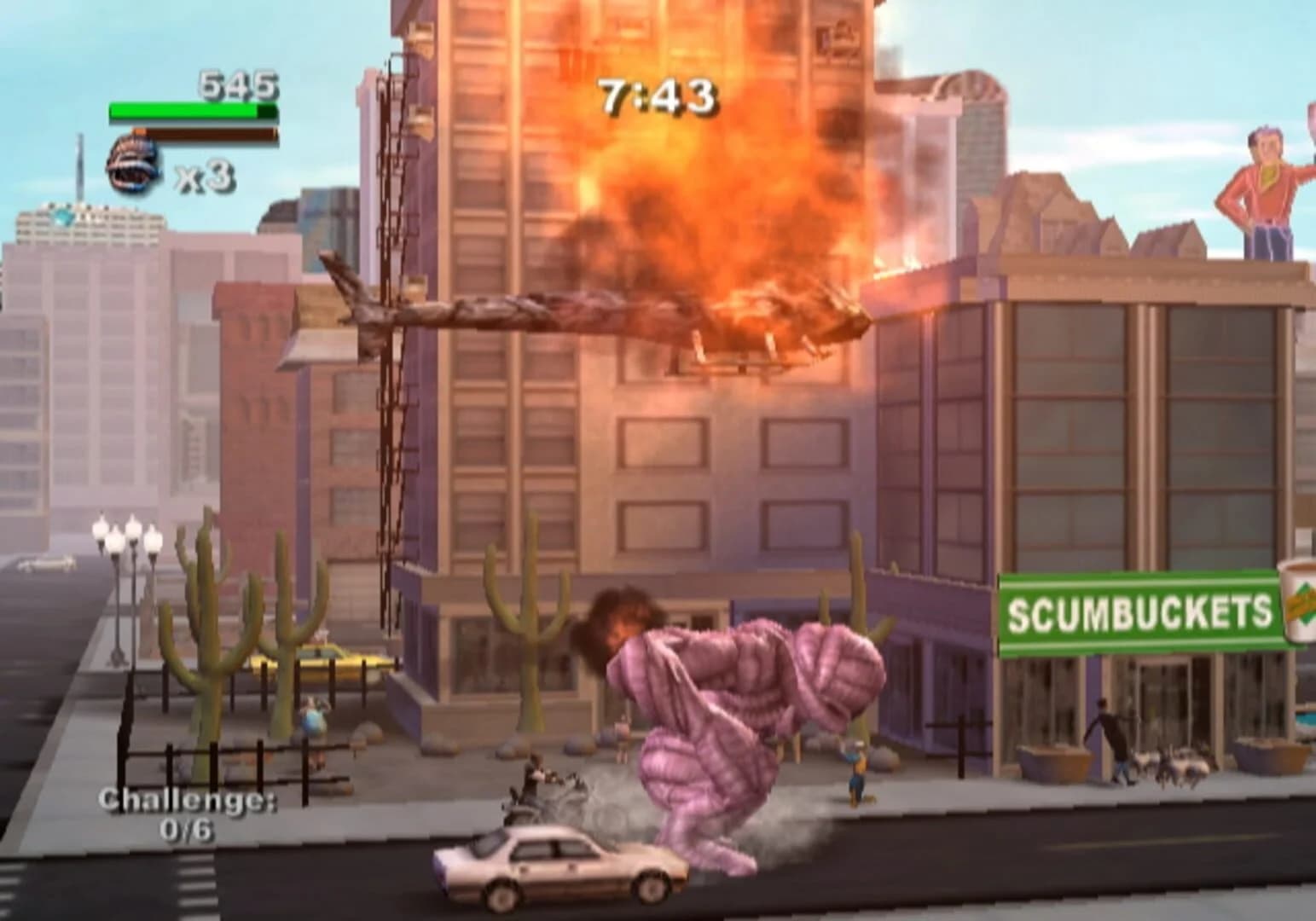Expand the Challenge 0/6 counter

tap(188, 810)
